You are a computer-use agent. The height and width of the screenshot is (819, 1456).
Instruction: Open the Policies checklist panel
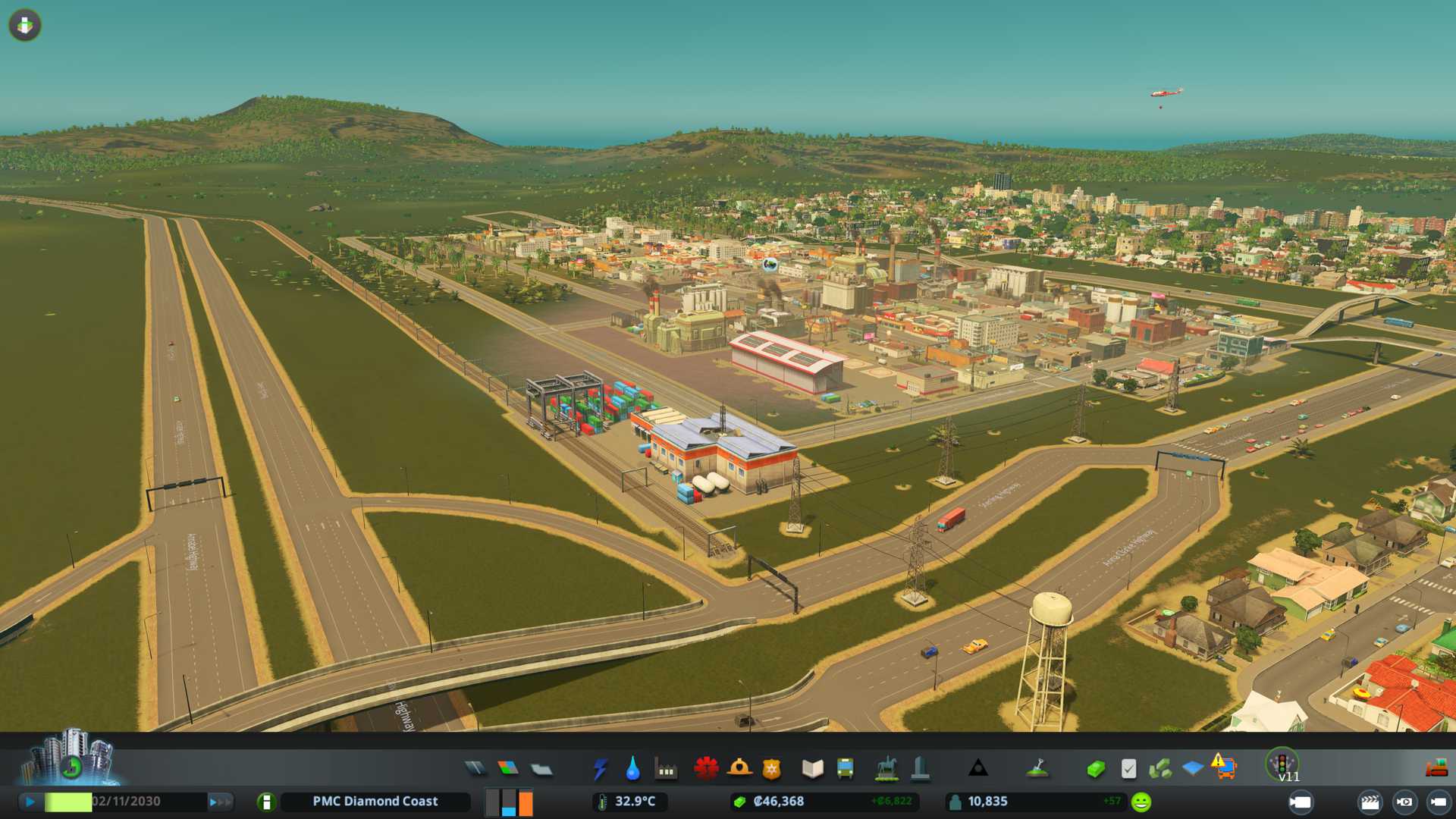[1128, 769]
